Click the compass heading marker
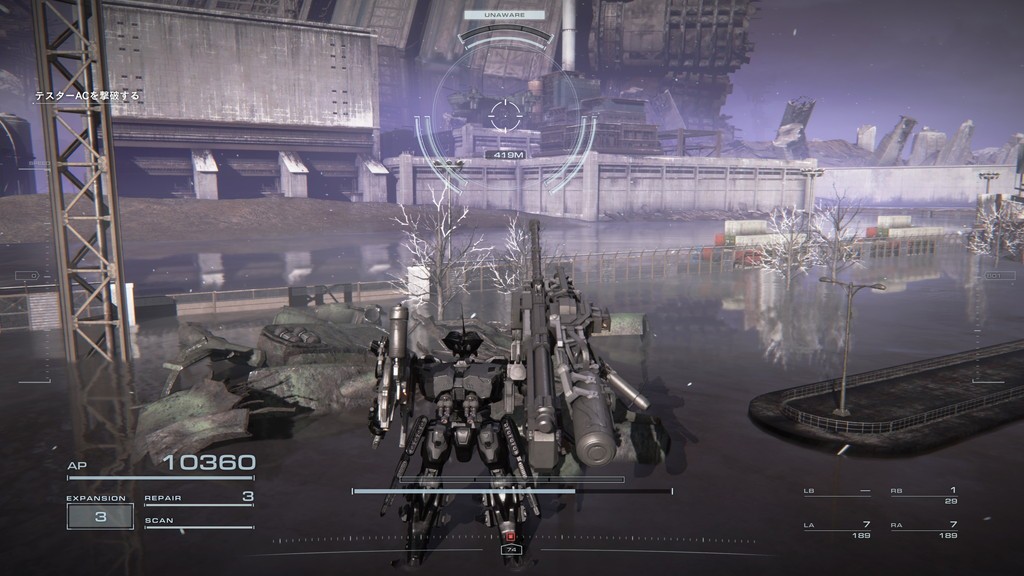1024x576 pixels. 511,549
